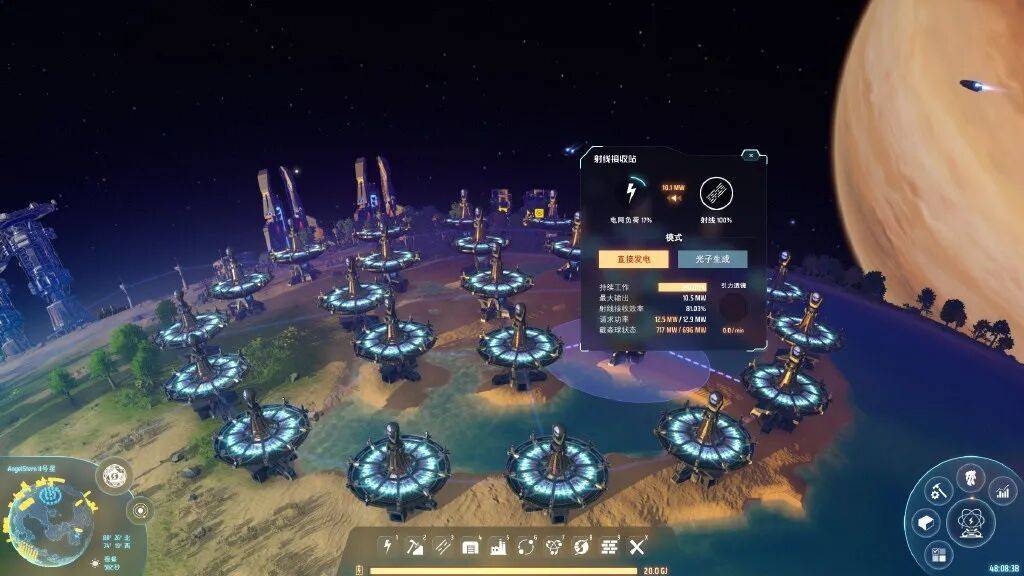This screenshot has height=576, width=1024.
Task: Open the hammer and gear replicator
Action: [x=937, y=490]
